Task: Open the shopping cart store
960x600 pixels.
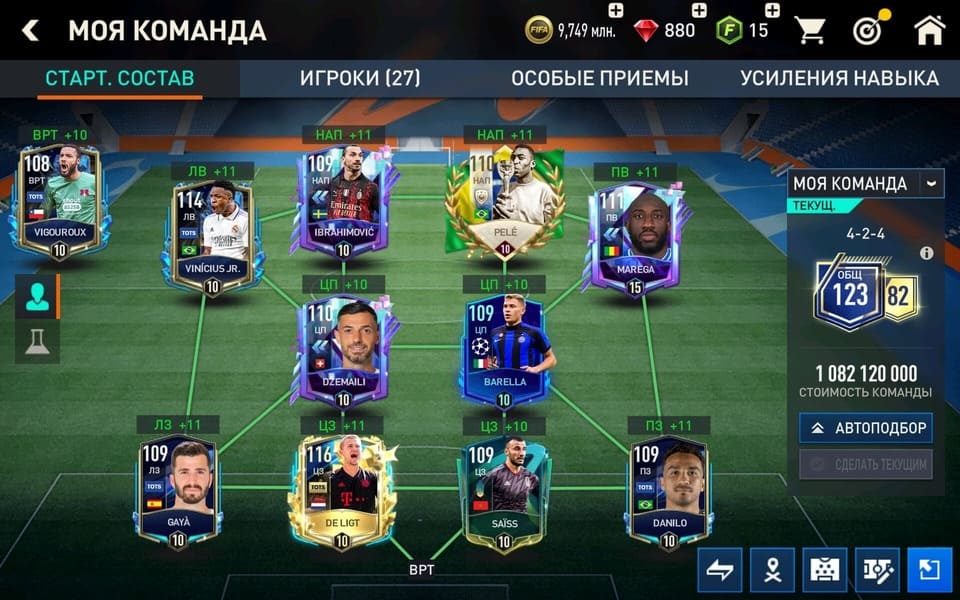Action: tap(810, 31)
